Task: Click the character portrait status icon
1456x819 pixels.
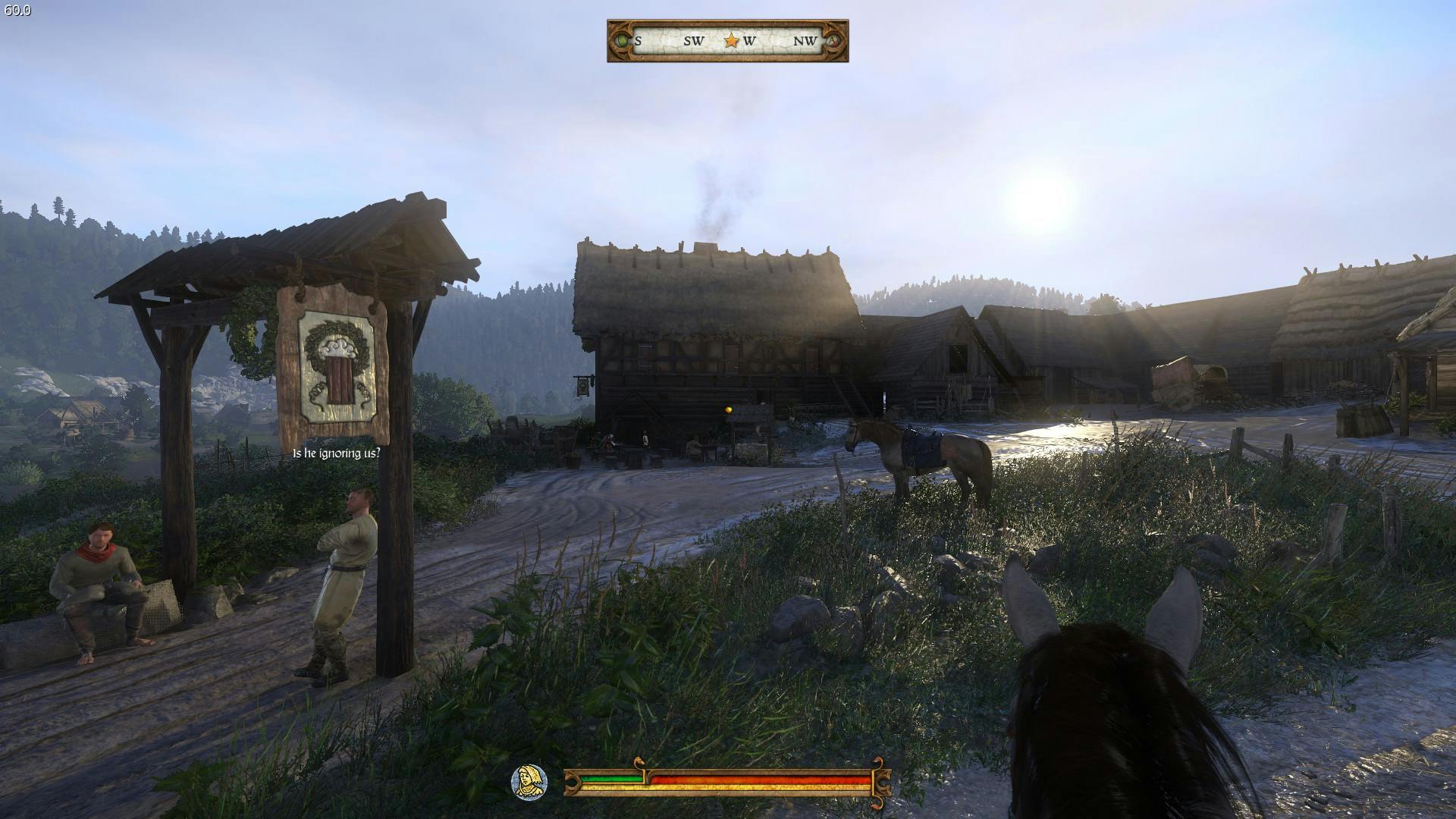Action: pyautogui.click(x=529, y=782)
